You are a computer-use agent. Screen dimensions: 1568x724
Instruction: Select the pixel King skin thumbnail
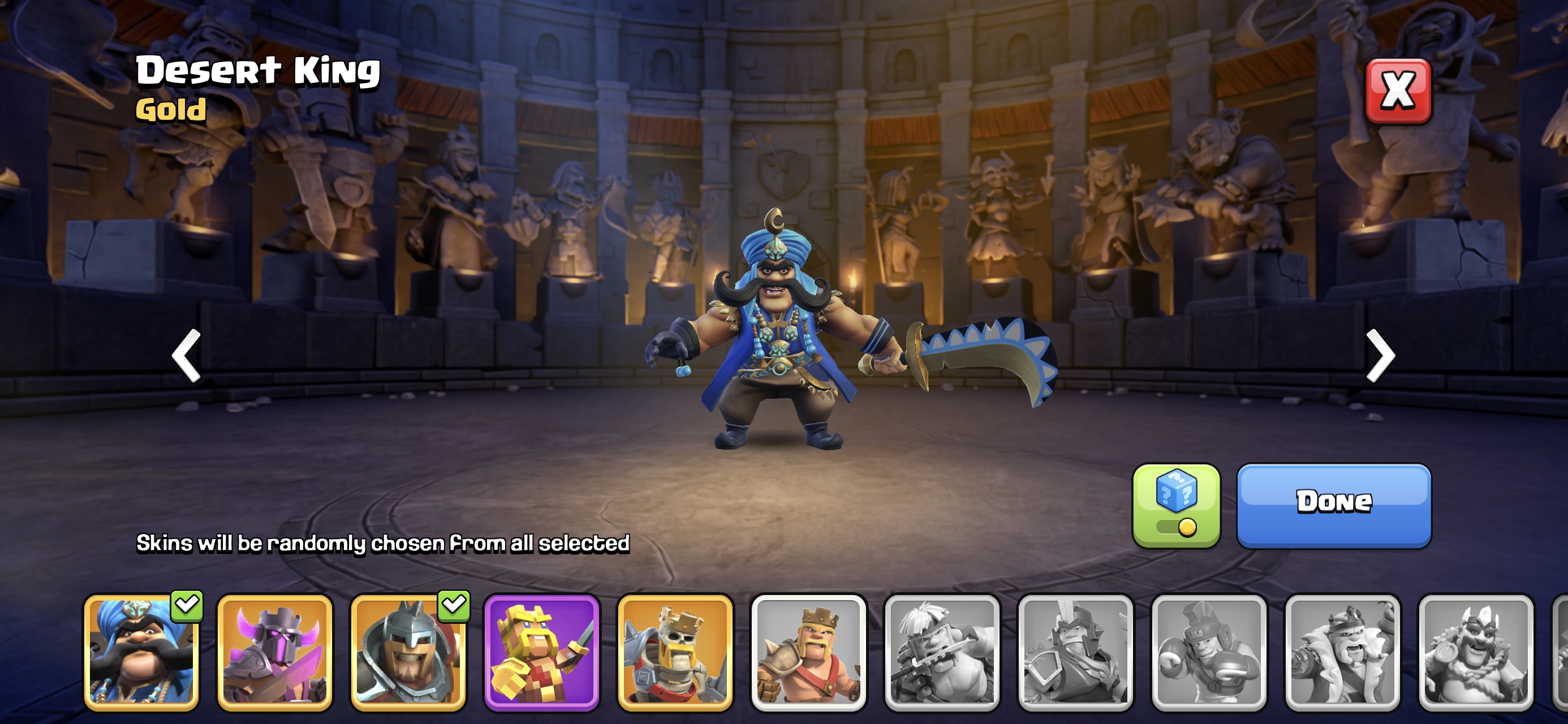(x=542, y=653)
